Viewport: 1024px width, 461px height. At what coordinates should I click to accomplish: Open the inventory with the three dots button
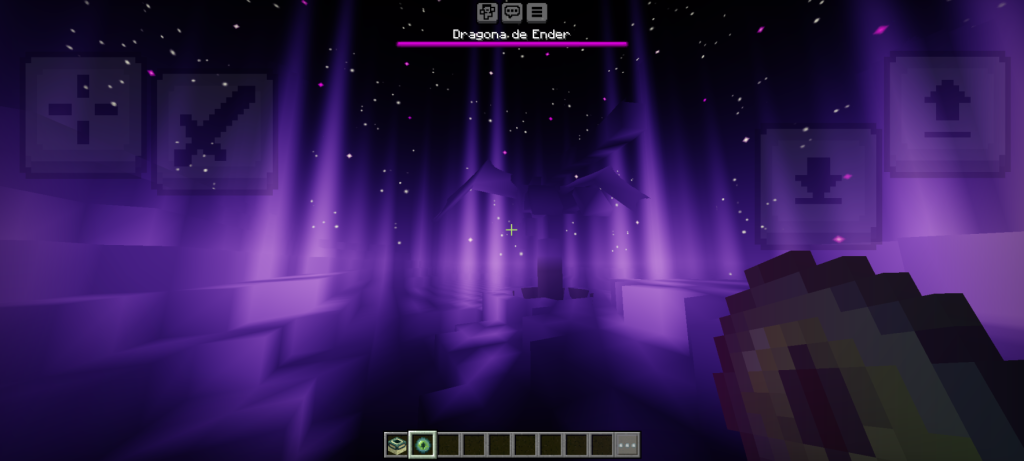coord(627,445)
